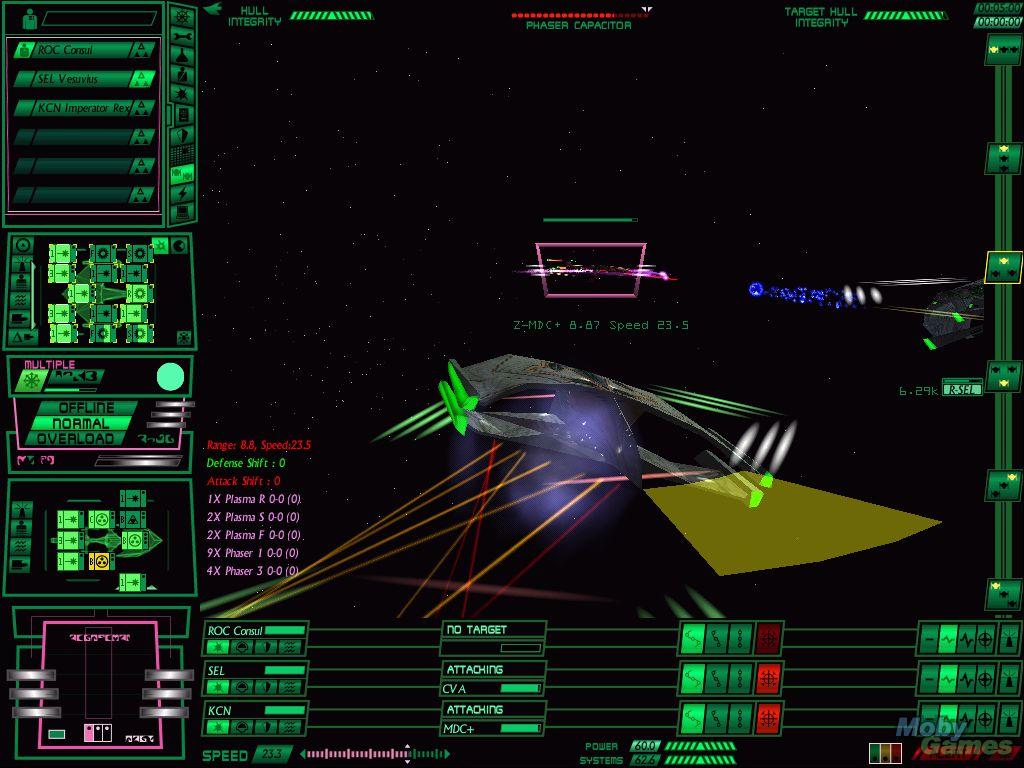
Task: Open the lightning bolt power panel
Action: point(183,192)
